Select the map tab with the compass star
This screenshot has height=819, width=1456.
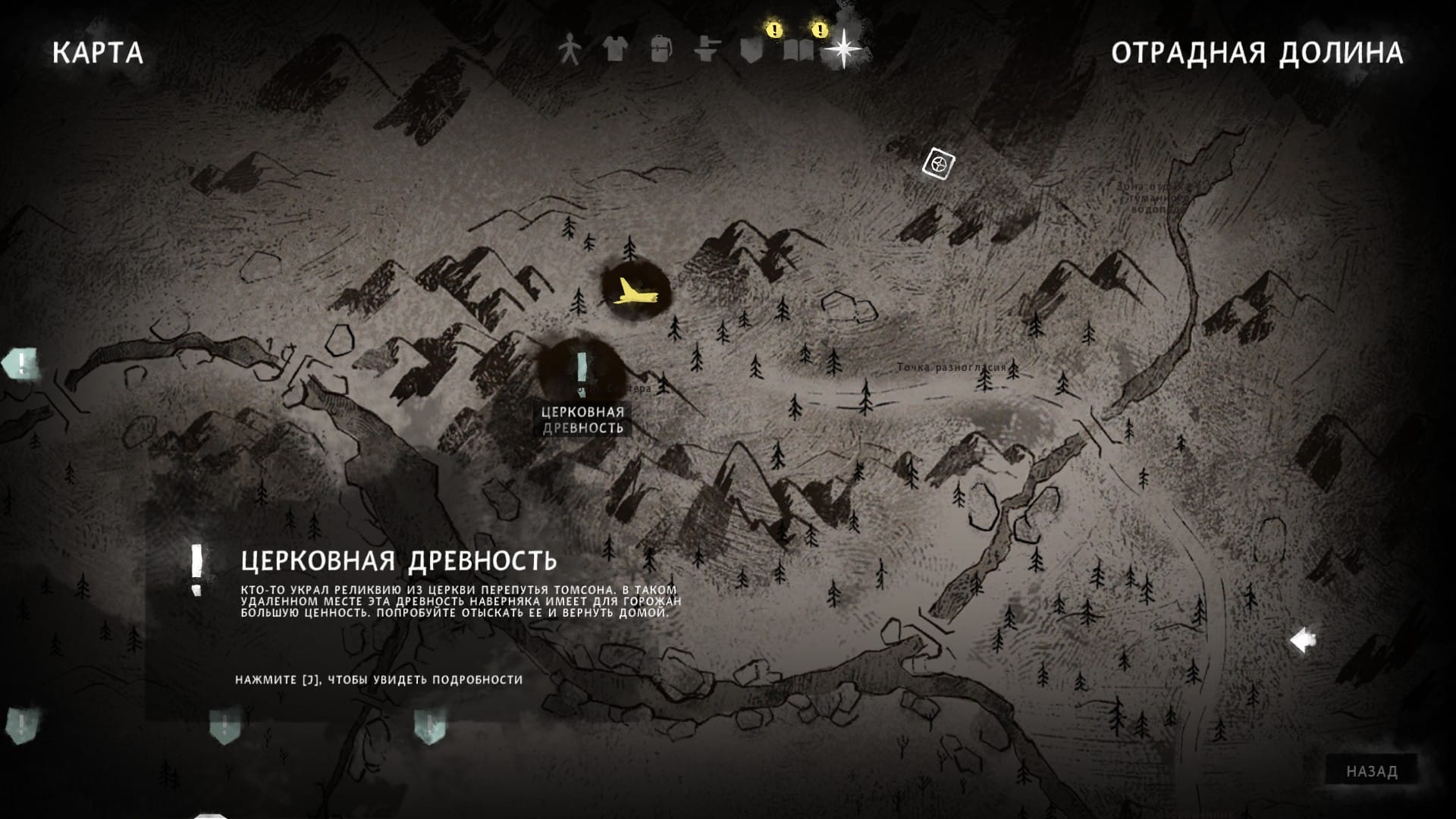pos(843,49)
